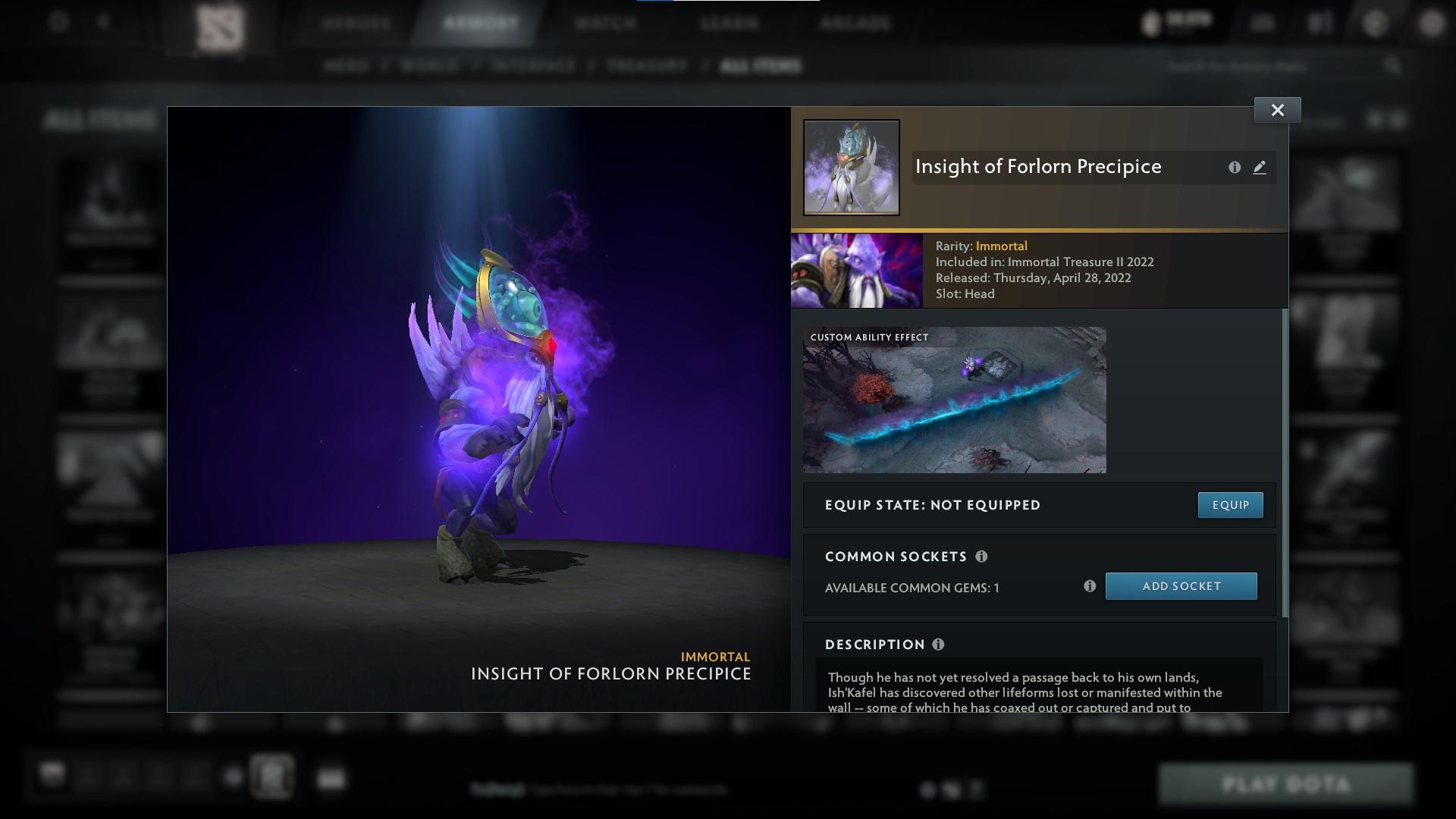Image resolution: width=1456 pixels, height=819 pixels.
Task: Click the DESCRIPTION info icon
Action: (x=938, y=645)
